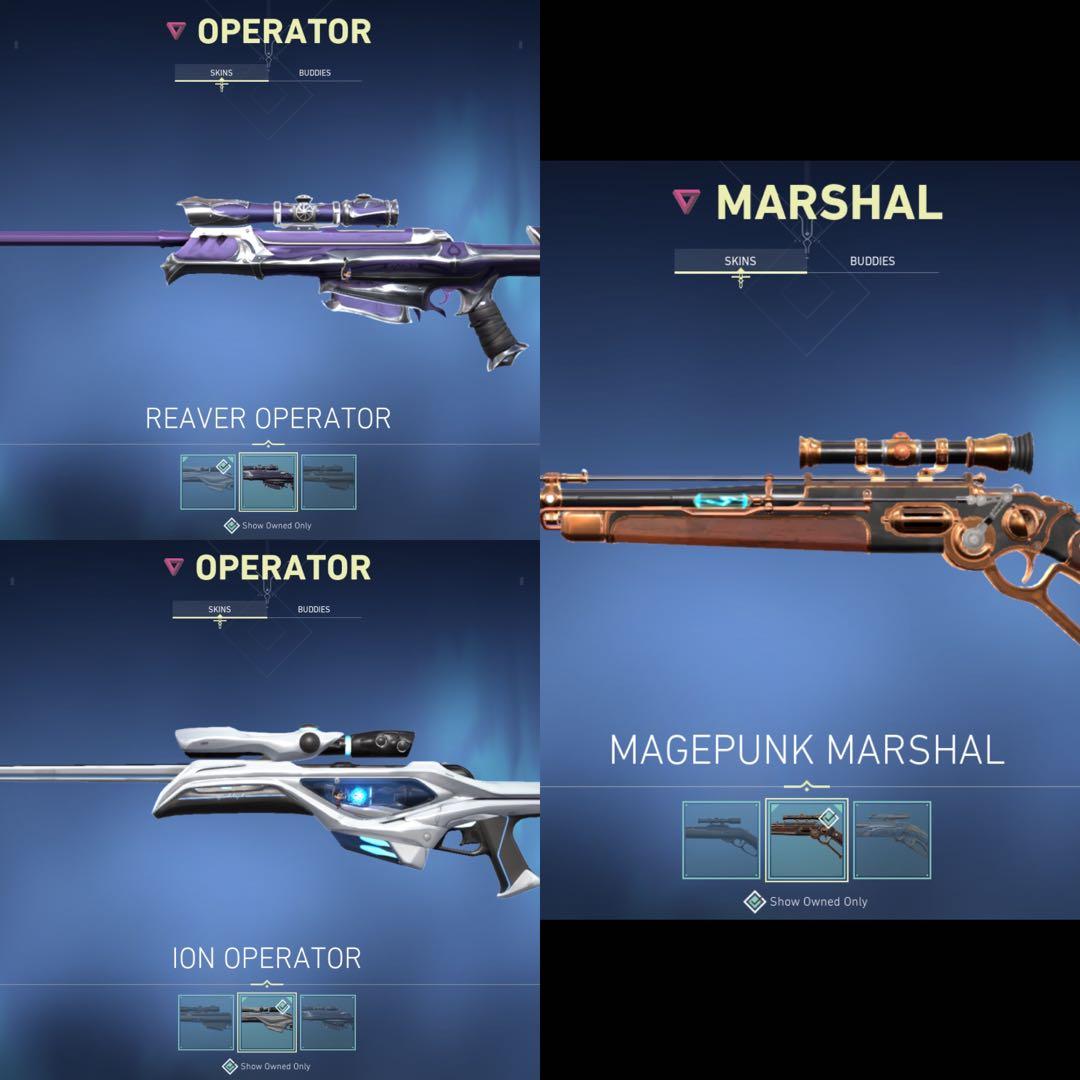Switch to the Buddies tab under Marshal
1080x1080 pixels.
coord(872,261)
